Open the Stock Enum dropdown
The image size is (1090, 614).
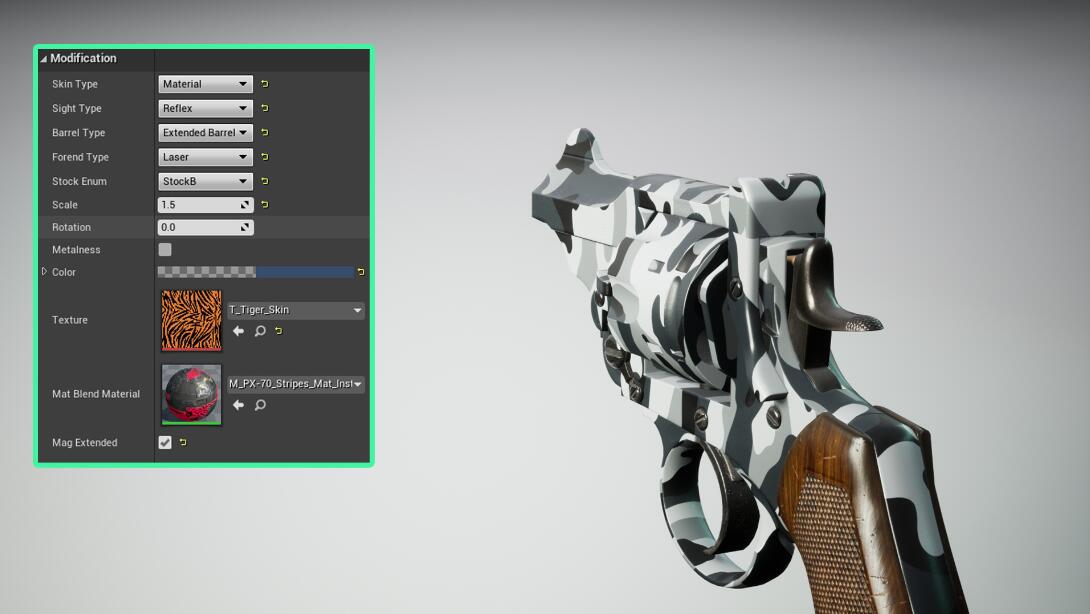(205, 181)
